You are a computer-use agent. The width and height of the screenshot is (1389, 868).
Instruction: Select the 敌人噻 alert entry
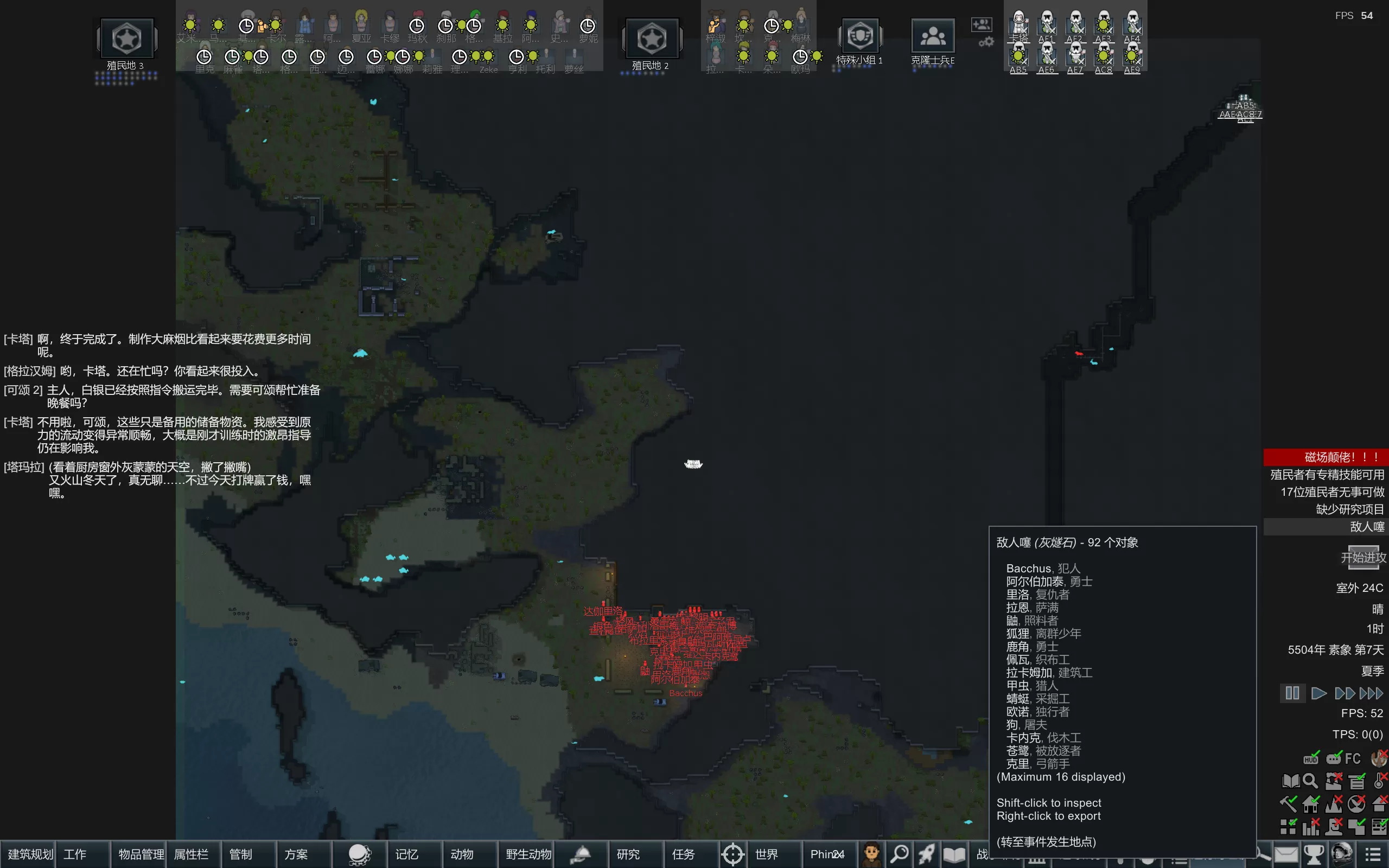click(1367, 526)
